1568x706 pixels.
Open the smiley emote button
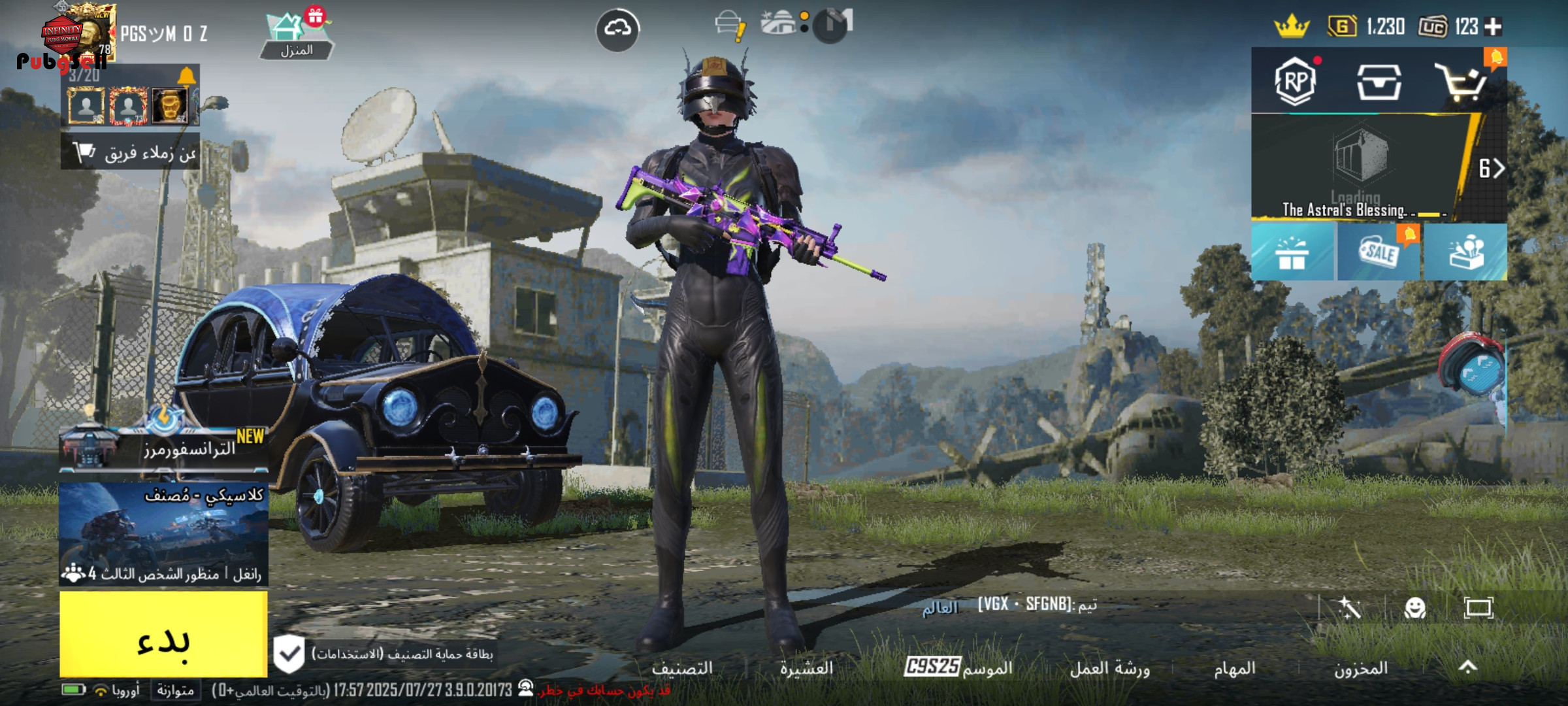(1415, 609)
